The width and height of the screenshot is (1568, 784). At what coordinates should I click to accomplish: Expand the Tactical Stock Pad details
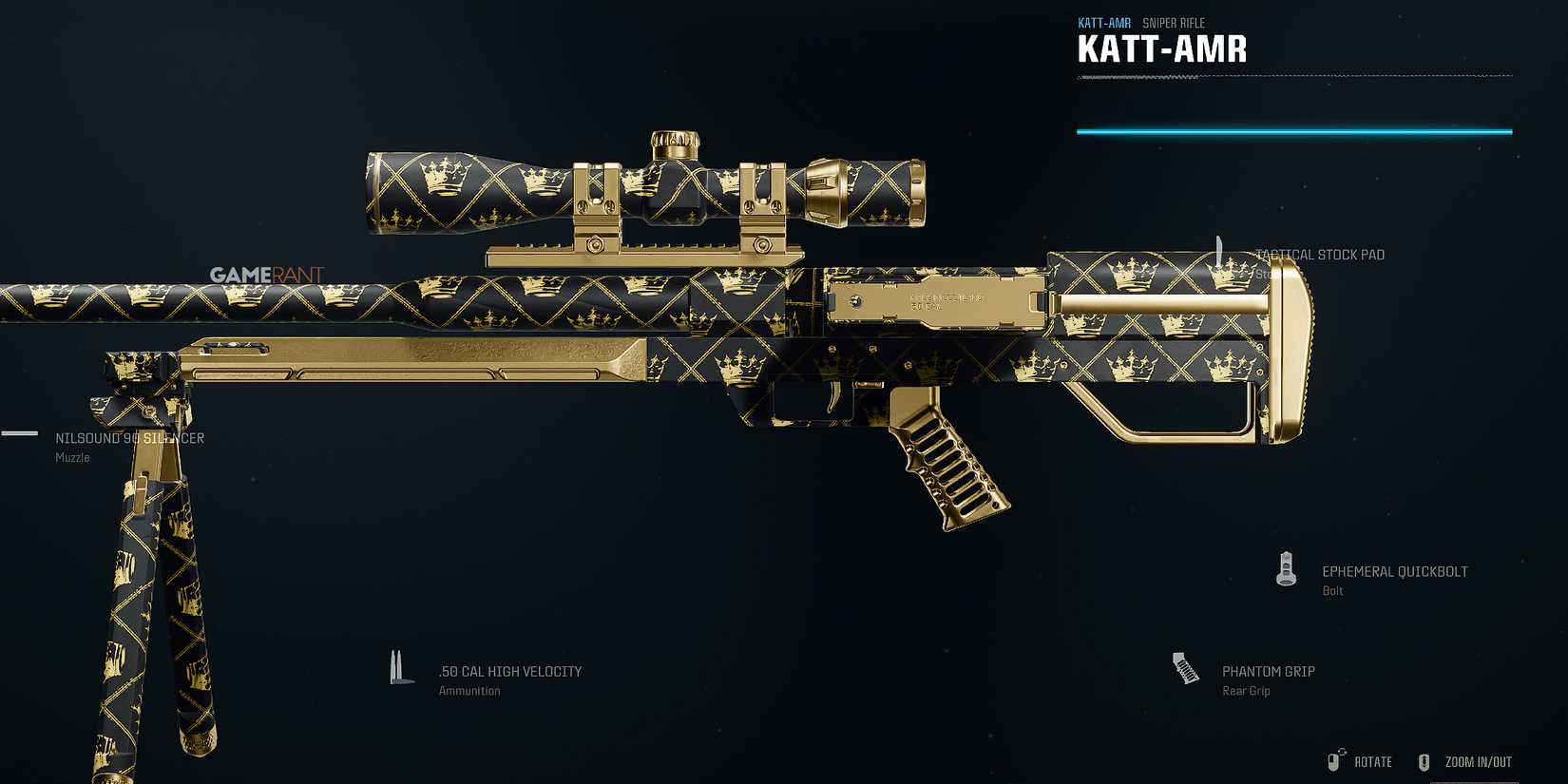(1321, 254)
